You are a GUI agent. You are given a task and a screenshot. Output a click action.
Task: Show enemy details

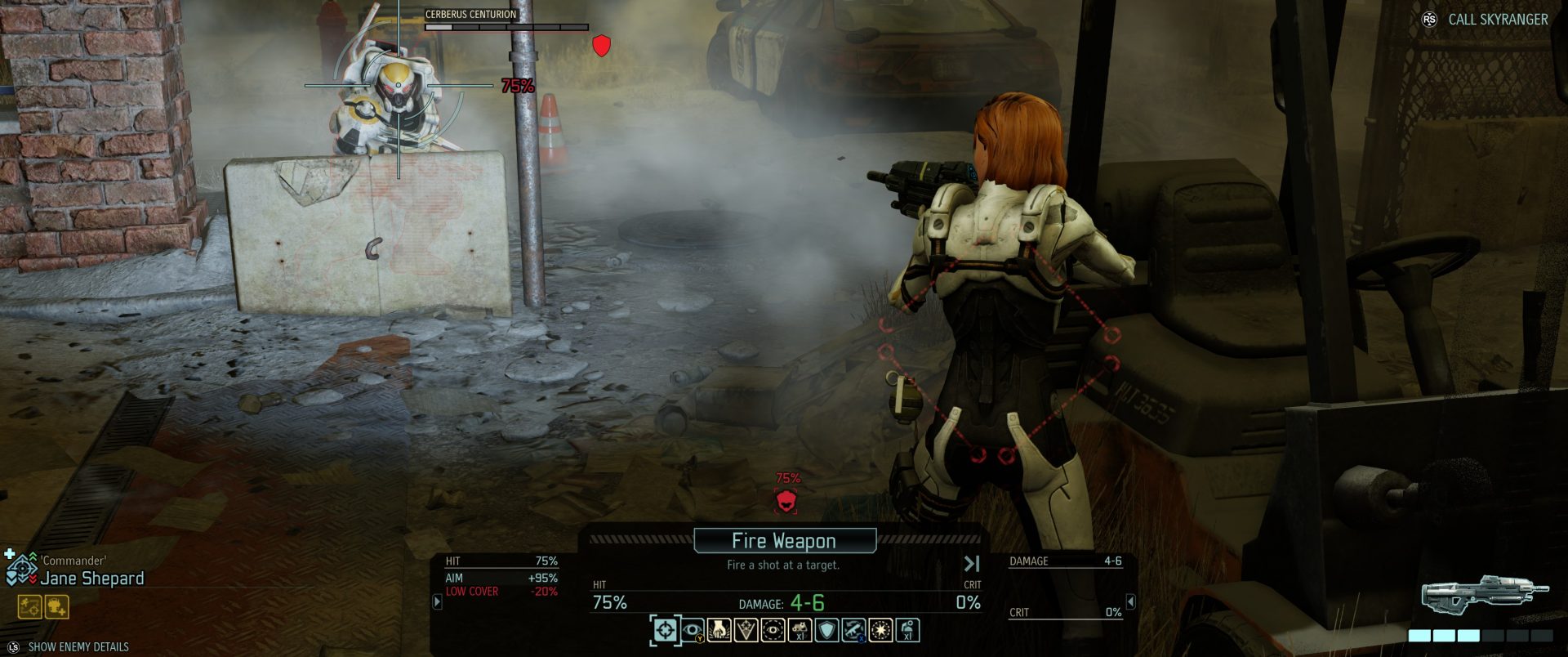click(x=78, y=647)
